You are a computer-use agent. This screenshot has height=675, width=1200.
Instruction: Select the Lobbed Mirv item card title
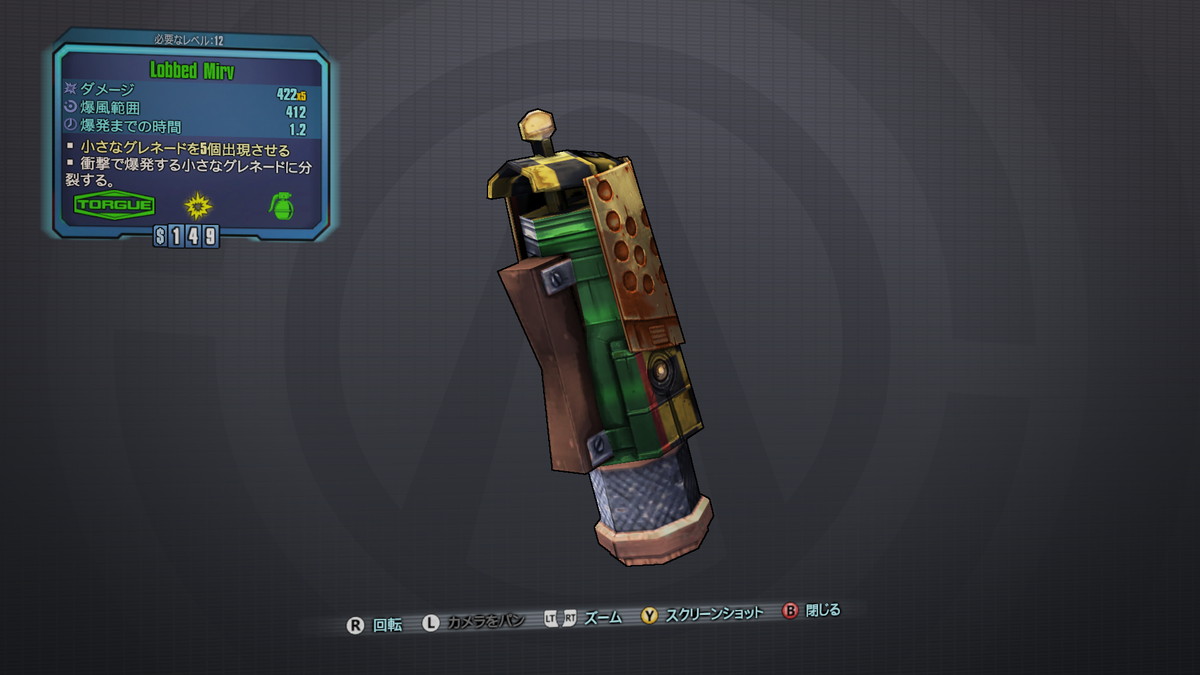click(x=191, y=71)
